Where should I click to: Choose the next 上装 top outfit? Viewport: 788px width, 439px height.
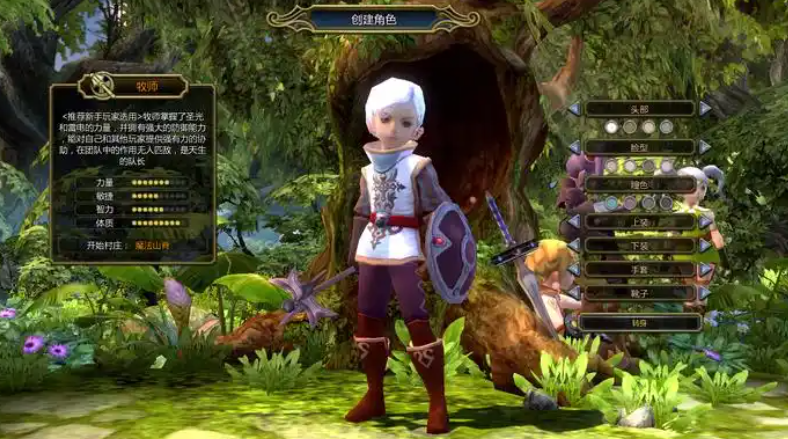point(705,221)
